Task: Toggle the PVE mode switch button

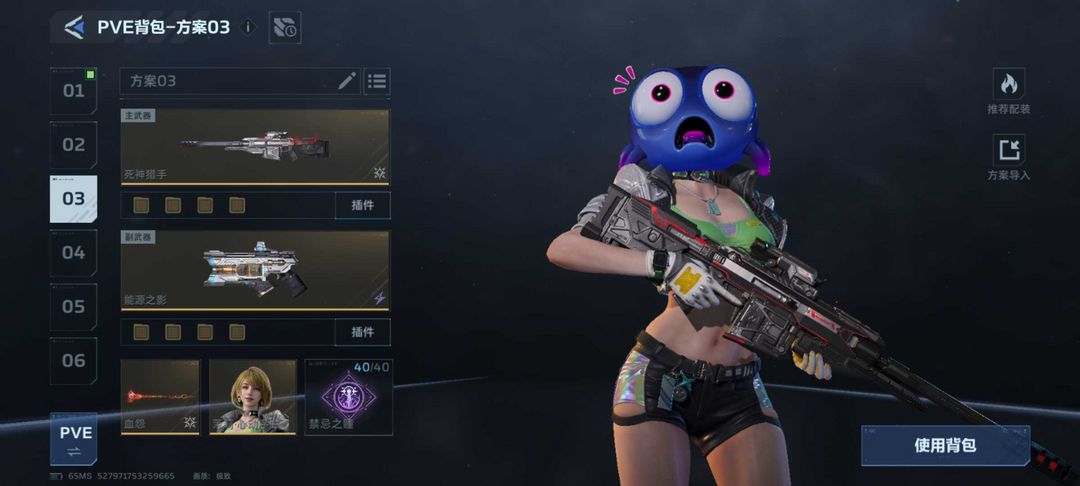Action: coord(74,441)
